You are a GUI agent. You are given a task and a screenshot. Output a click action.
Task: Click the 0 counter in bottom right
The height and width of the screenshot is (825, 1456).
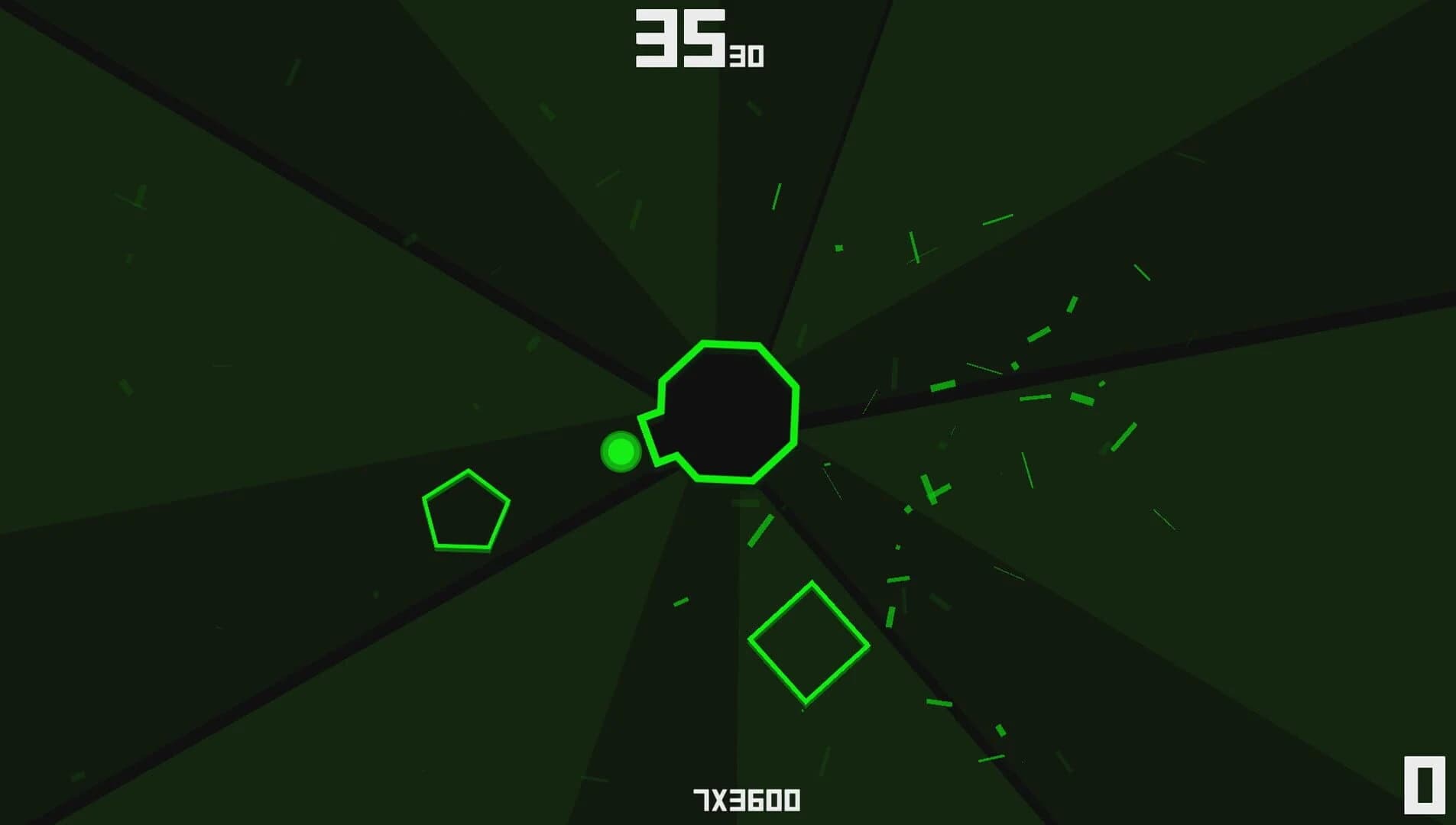coord(1426,785)
